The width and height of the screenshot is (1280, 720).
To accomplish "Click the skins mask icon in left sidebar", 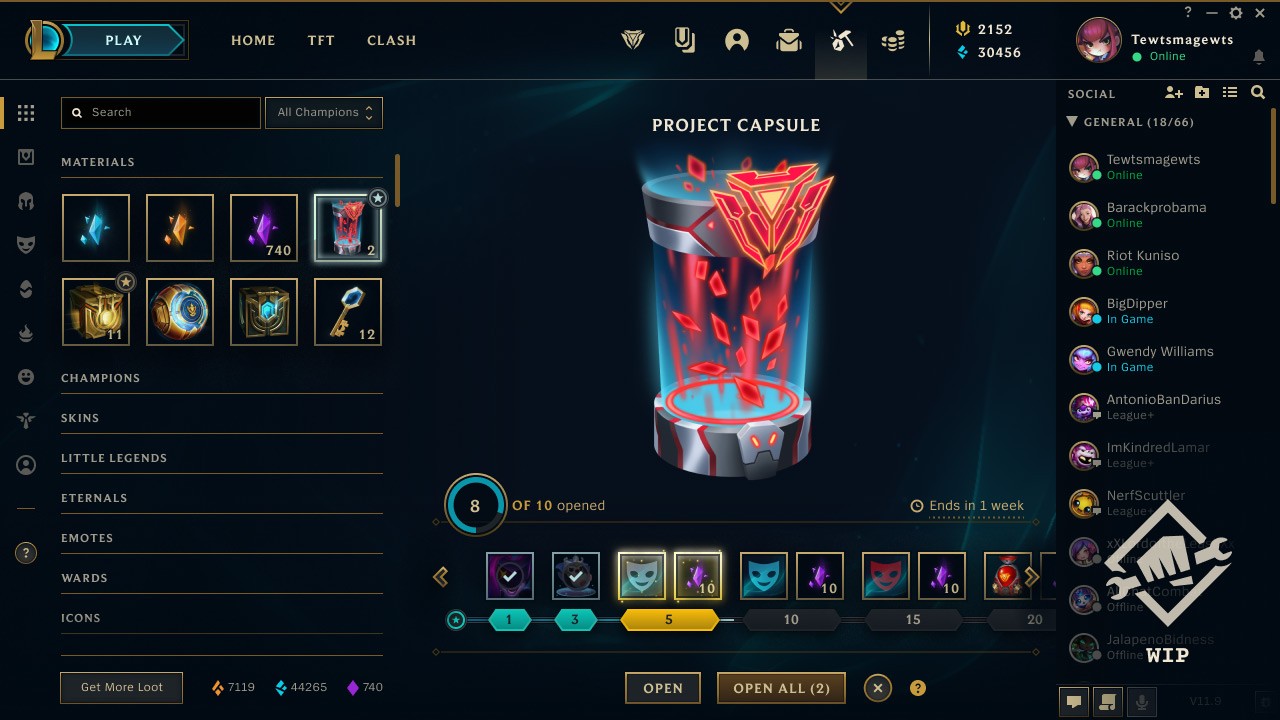I will pos(26,244).
